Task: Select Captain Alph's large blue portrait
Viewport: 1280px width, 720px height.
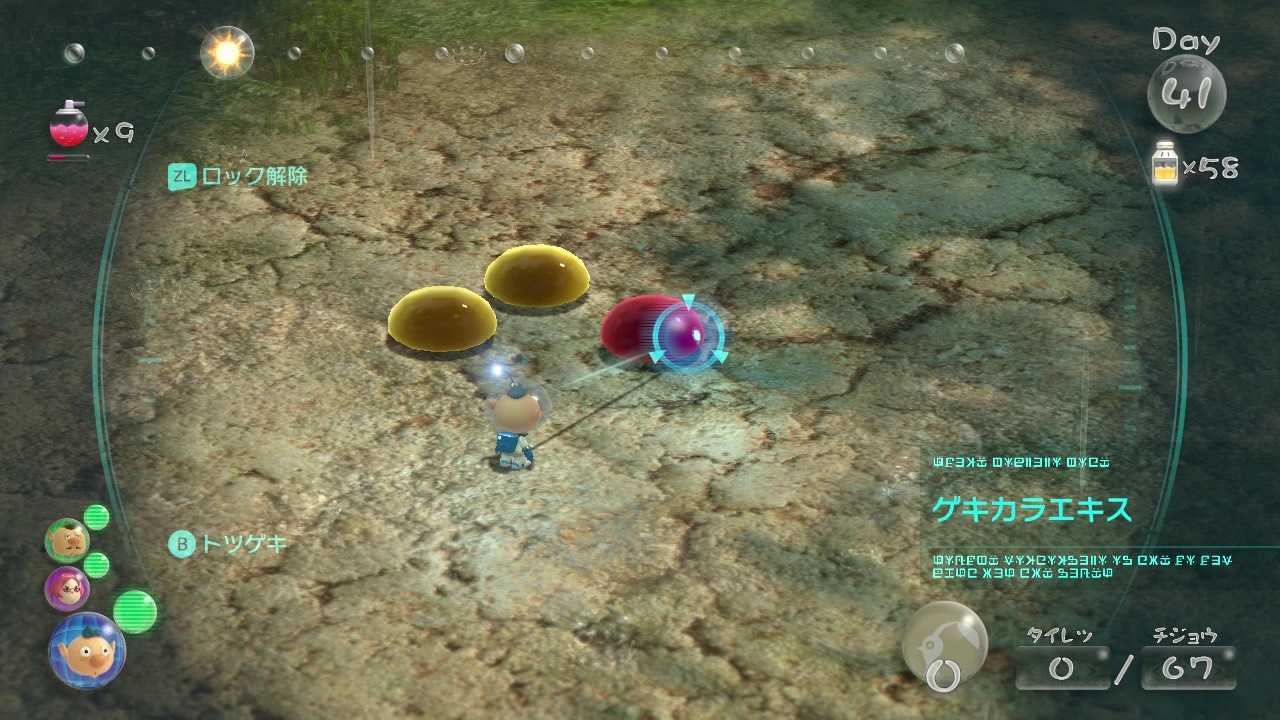Action: point(85,651)
